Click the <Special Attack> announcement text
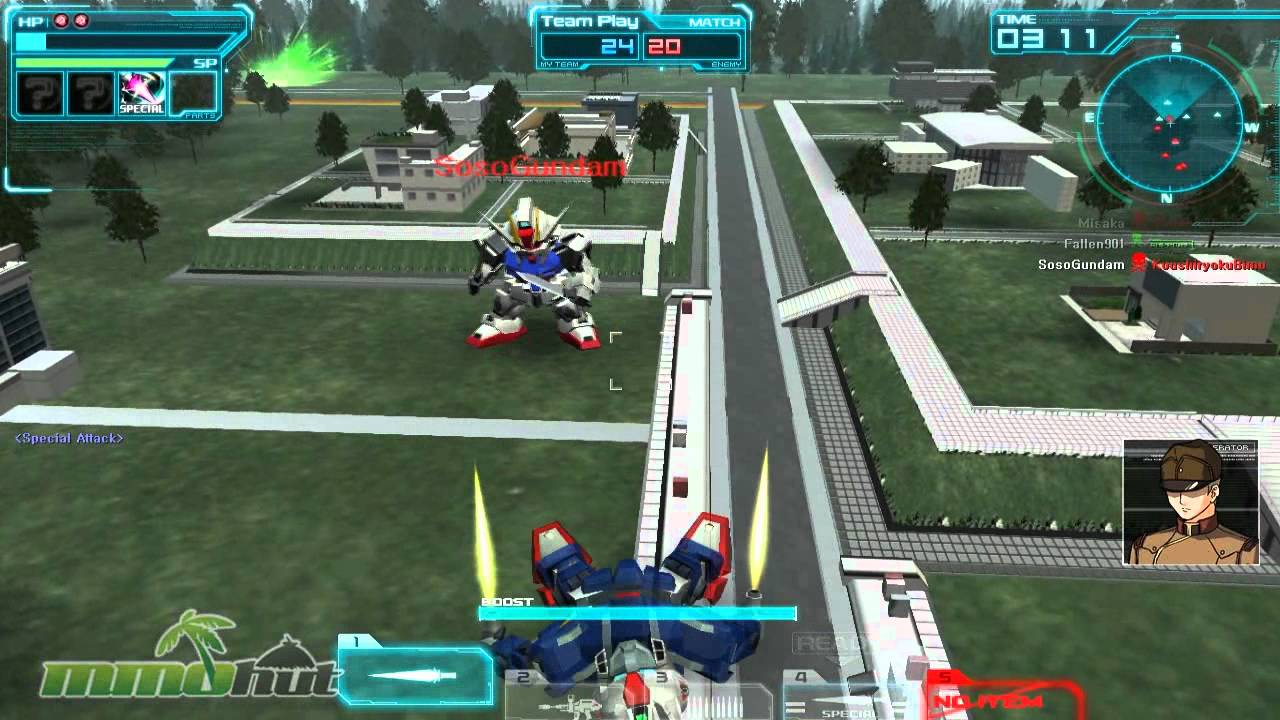1280x720 pixels. click(x=69, y=437)
